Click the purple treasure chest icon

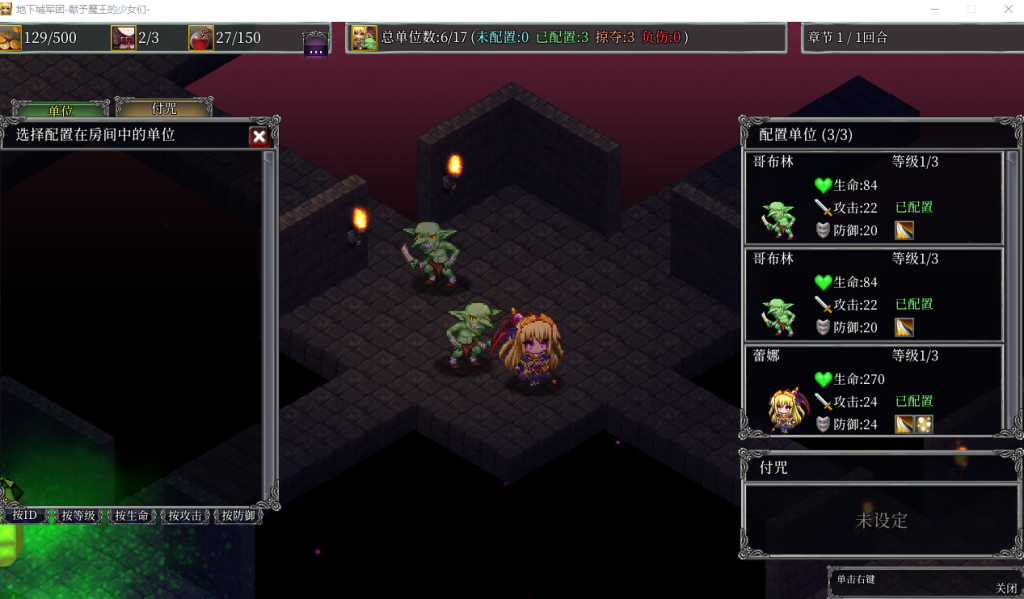click(316, 43)
